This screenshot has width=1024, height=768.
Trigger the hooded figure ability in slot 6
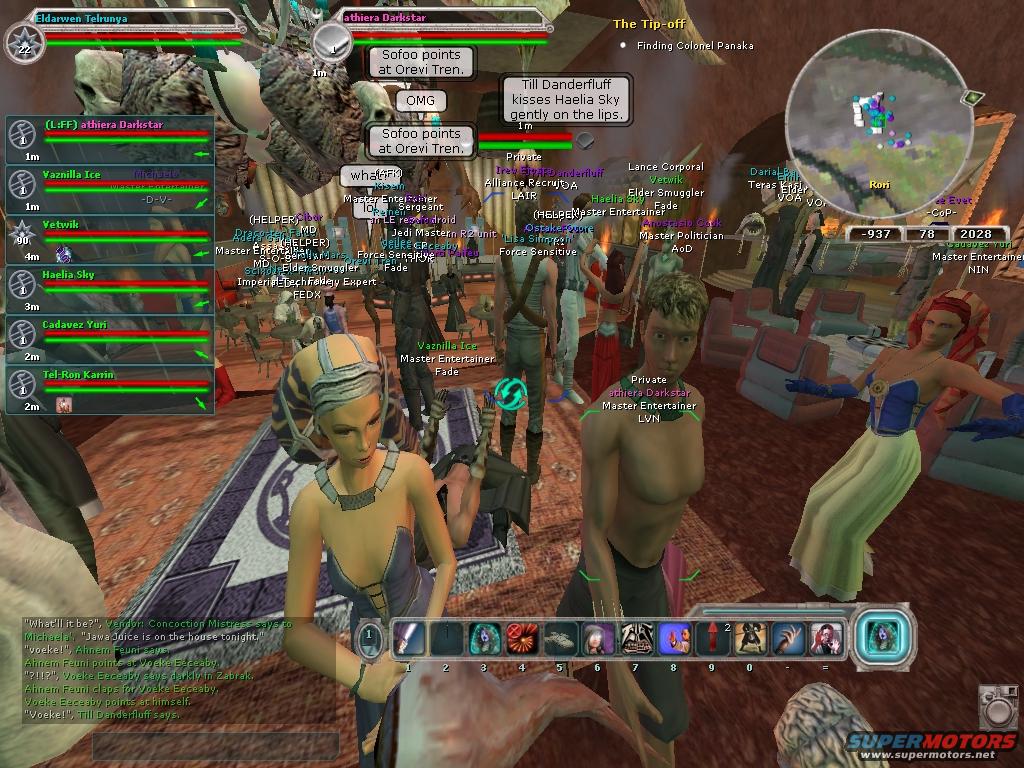[597, 638]
